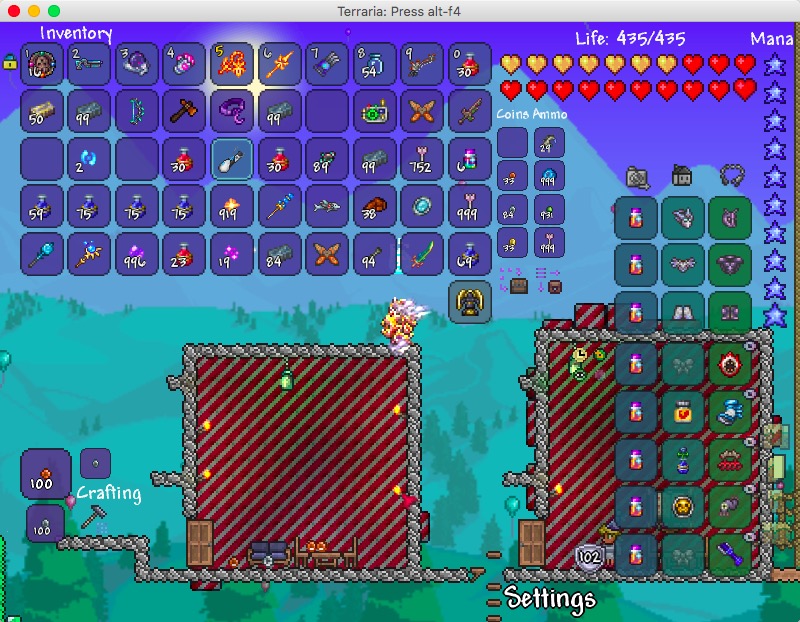Open the housing menu icon
The width and height of the screenshot is (800, 622).
click(x=681, y=177)
